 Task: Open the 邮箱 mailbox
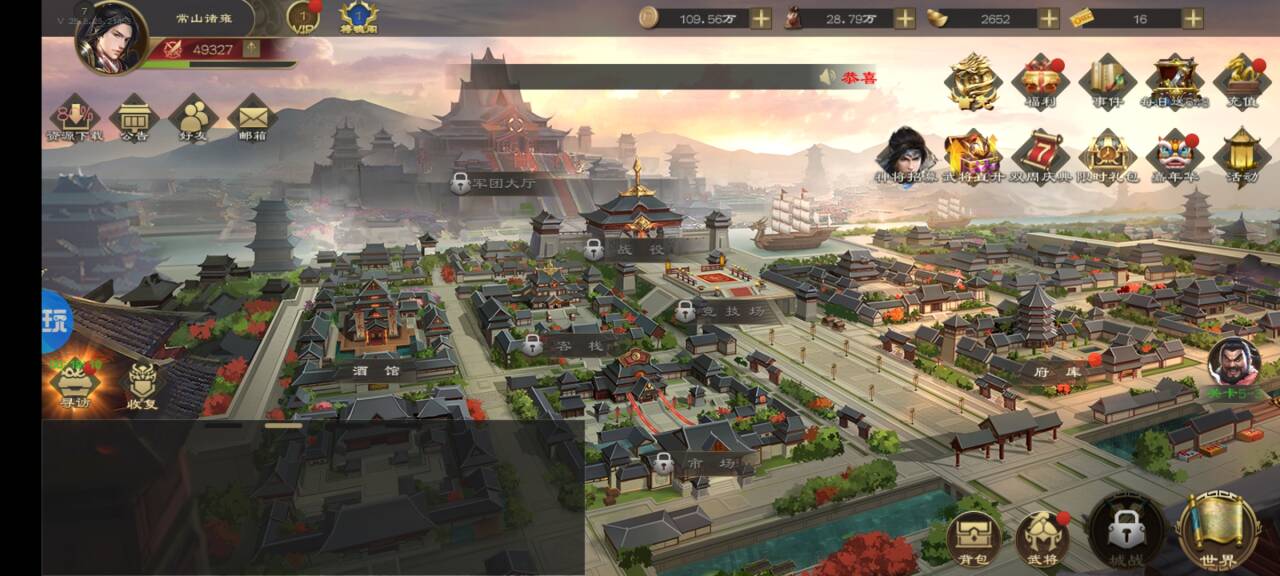(x=252, y=118)
